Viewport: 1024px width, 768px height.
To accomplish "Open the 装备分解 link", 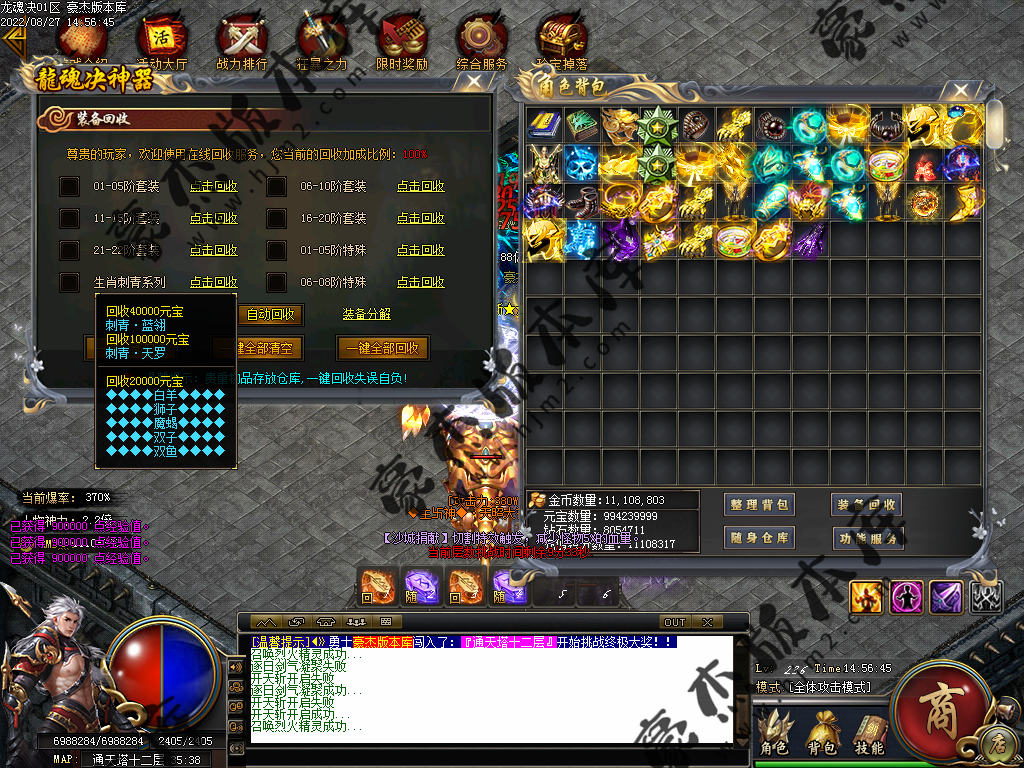I will pos(366,314).
